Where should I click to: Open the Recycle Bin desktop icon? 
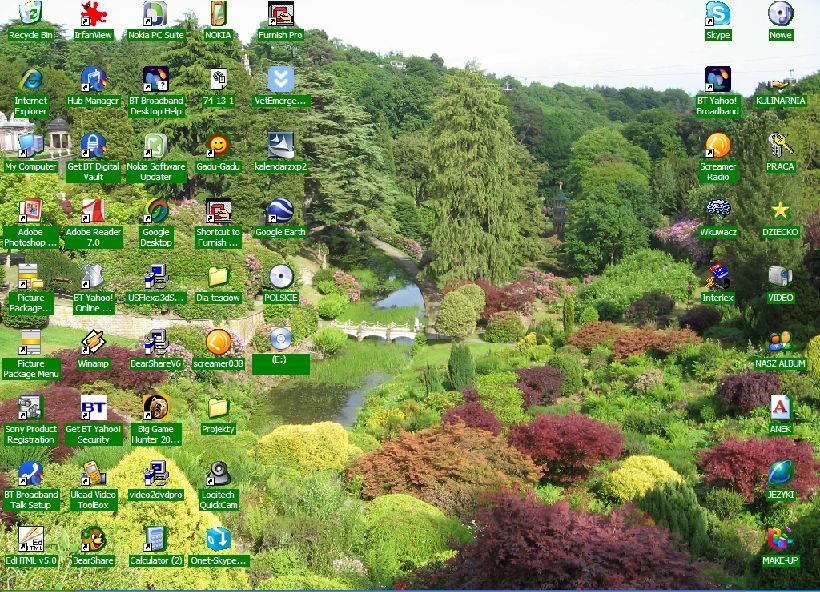coord(31,15)
